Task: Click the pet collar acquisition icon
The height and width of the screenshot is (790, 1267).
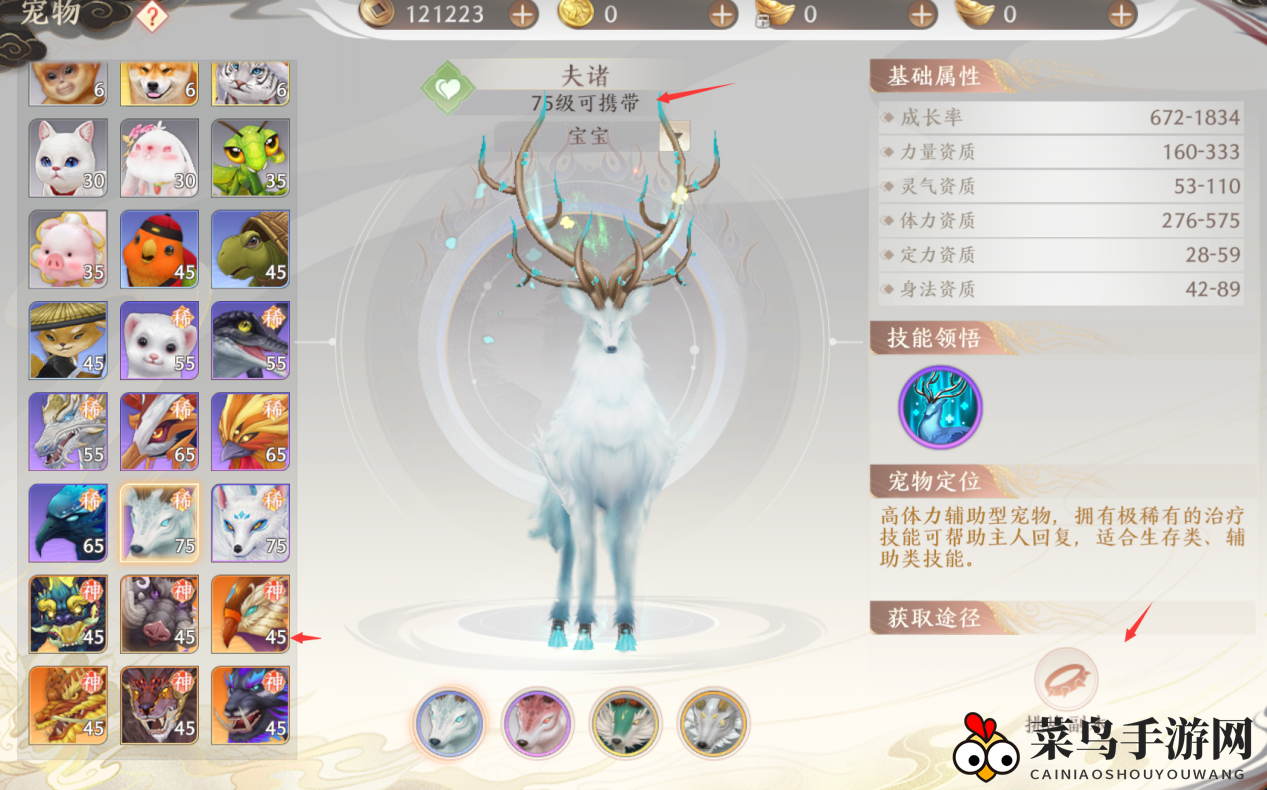Action: (x=1066, y=680)
